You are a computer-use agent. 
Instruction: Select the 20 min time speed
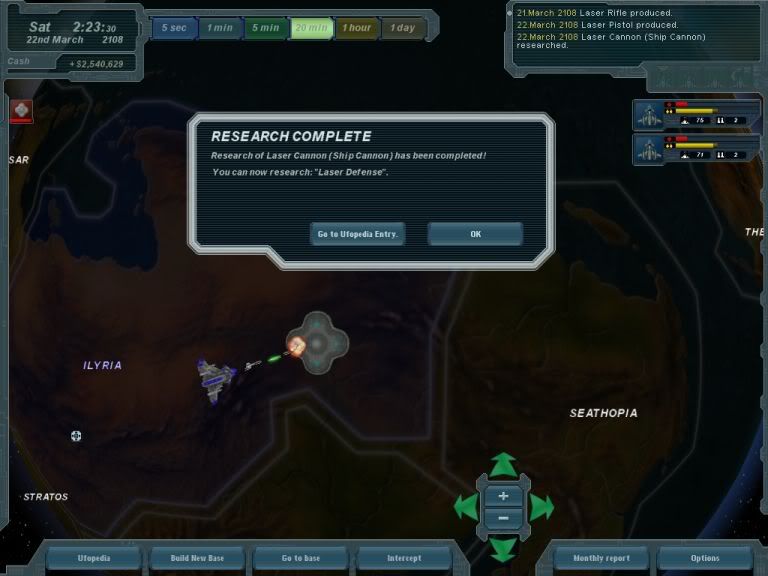point(311,28)
